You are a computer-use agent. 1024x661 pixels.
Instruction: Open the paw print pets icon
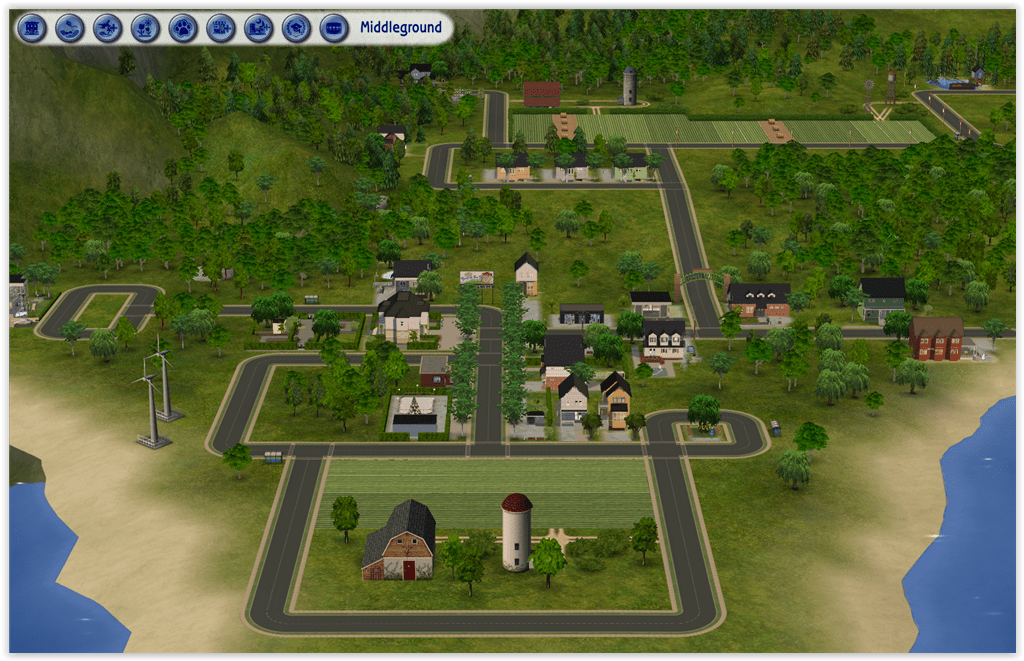[x=183, y=28]
